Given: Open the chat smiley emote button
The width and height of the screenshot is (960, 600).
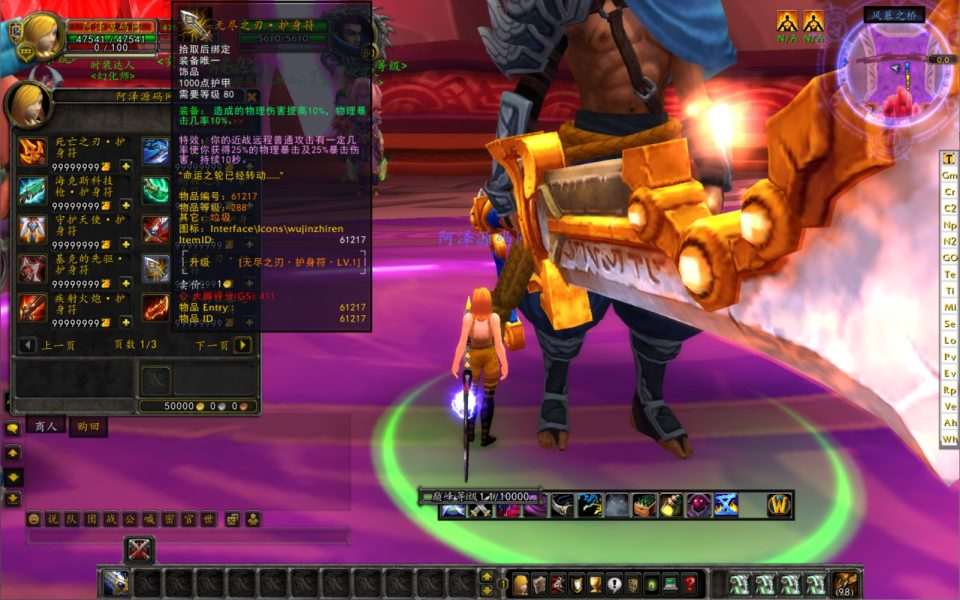Looking at the screenshot, I should (x=33, y=519).
